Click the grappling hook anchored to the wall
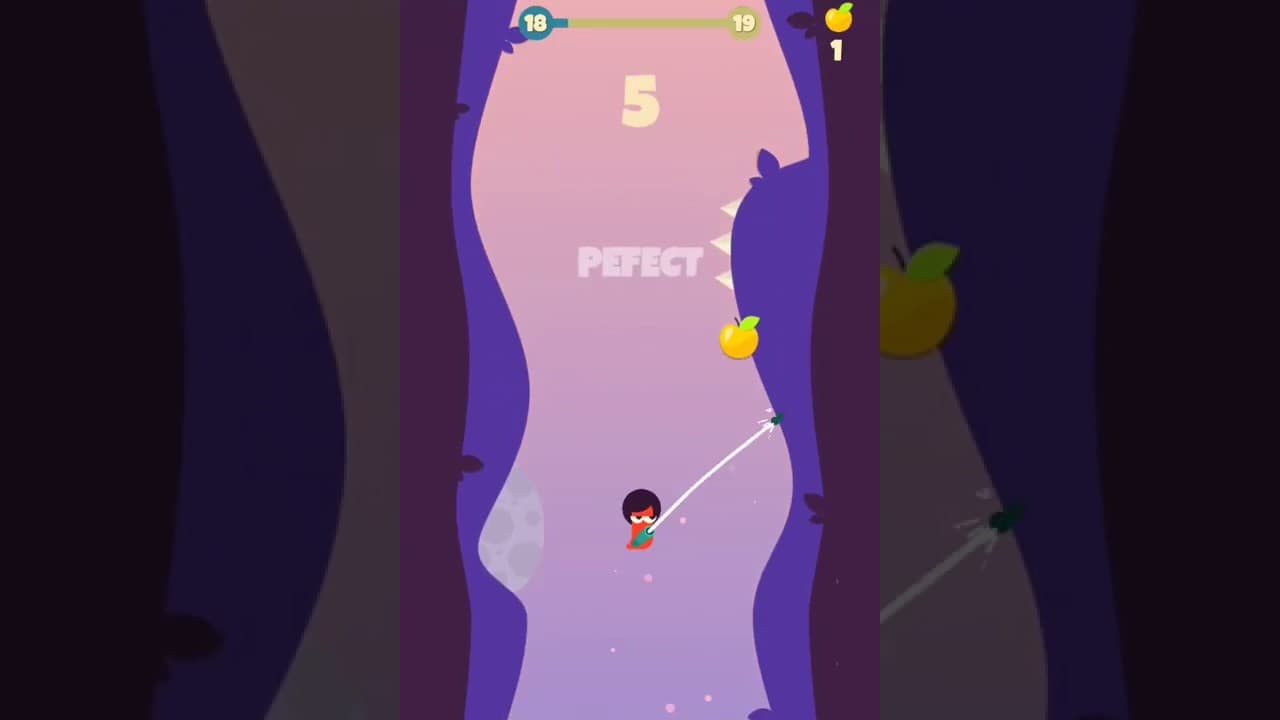This screenshot has height=720, width=1280. pos(778,420)
